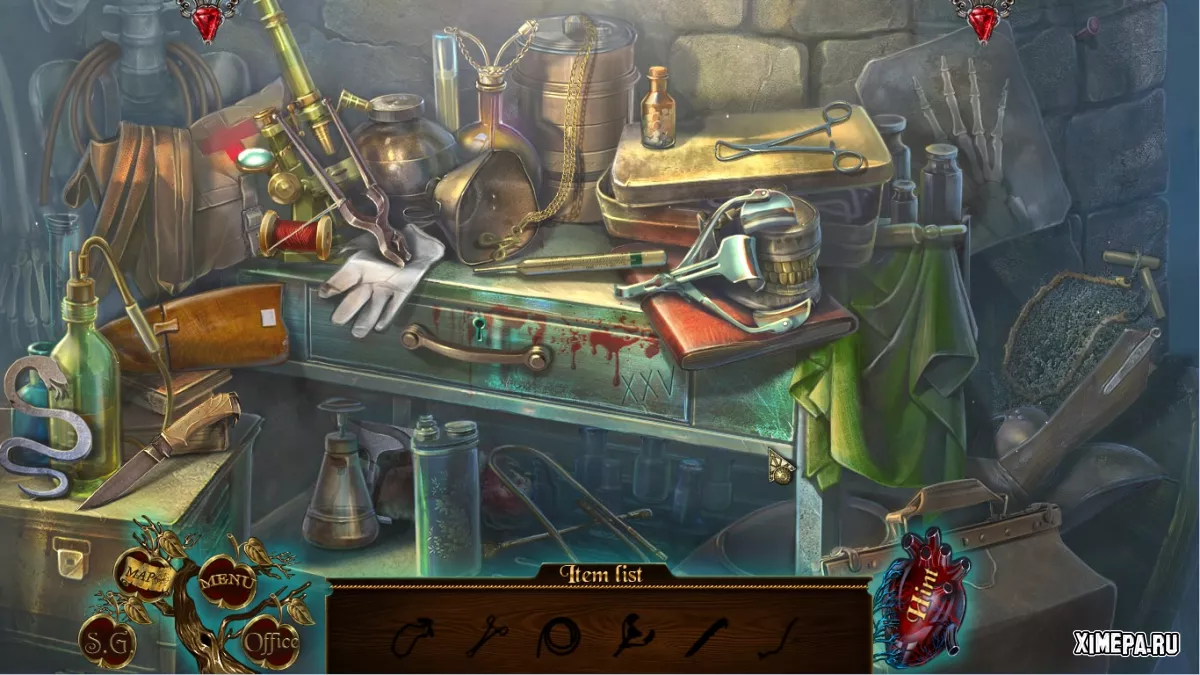
Task: Open the Map apple button
Action: coord(141,575)
